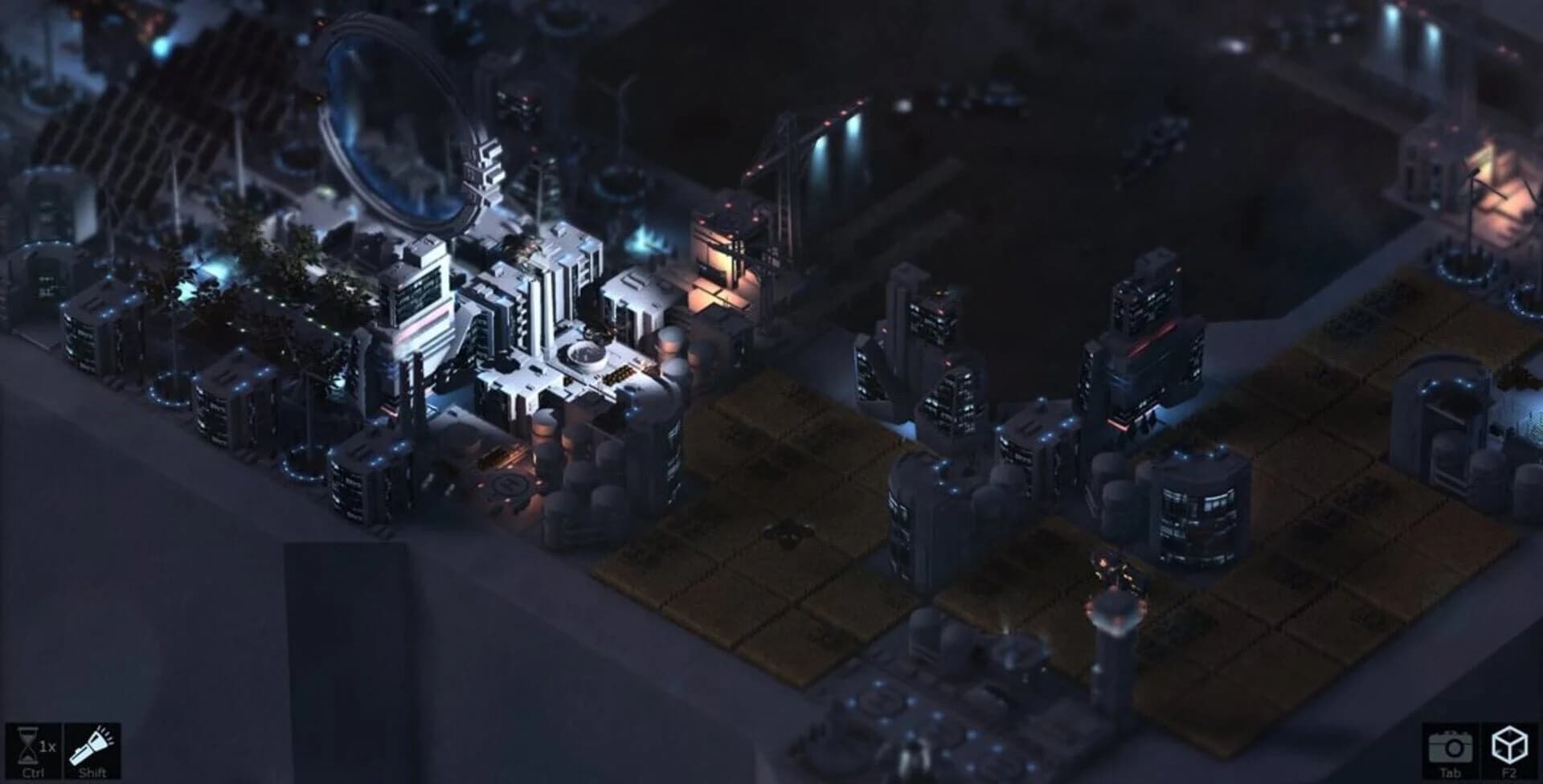The image size is (1543, 784).
Task: Click the 1x speed multiplier label
Action: click(x=47, y=745)
